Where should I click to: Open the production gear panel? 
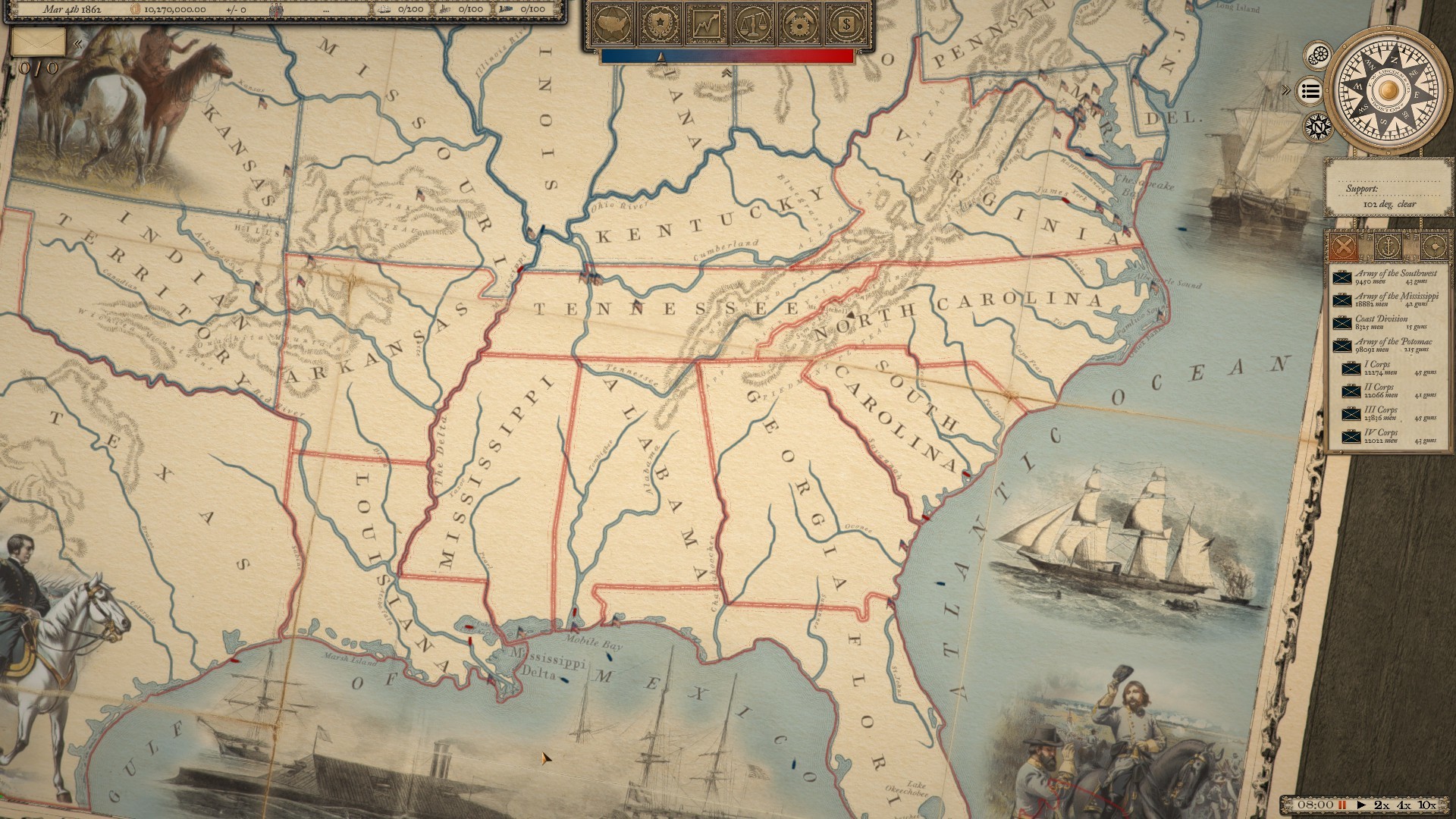[798, 25]
